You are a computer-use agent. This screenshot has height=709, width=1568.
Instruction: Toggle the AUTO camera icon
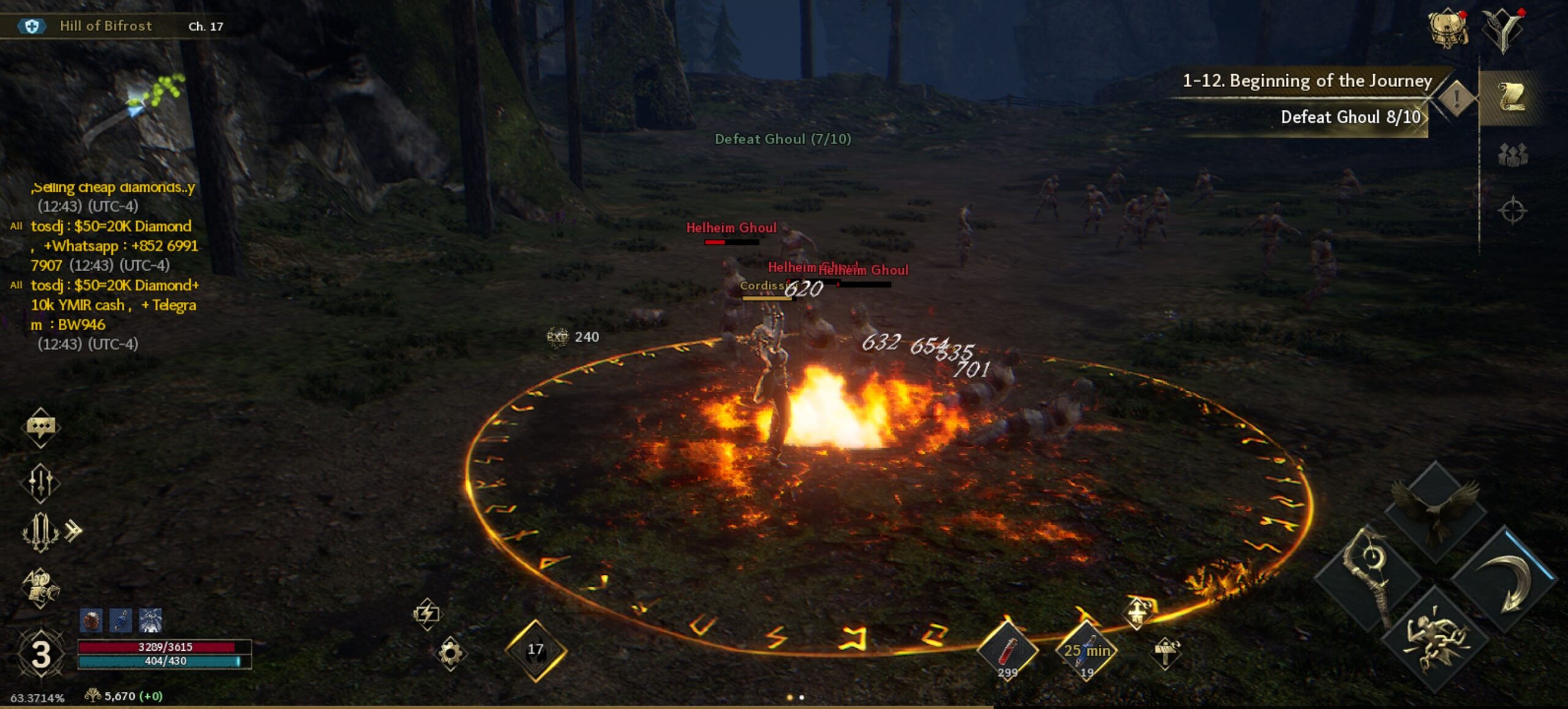point(40,587)
